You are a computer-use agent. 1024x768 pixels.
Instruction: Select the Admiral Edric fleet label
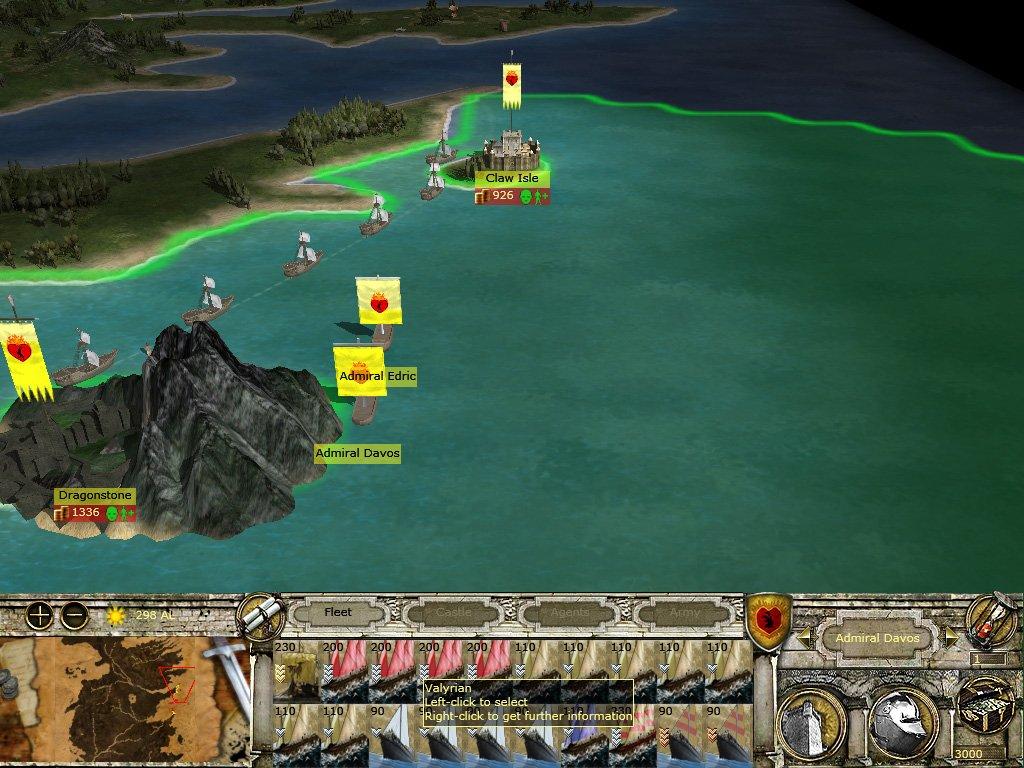click(377, 376)
